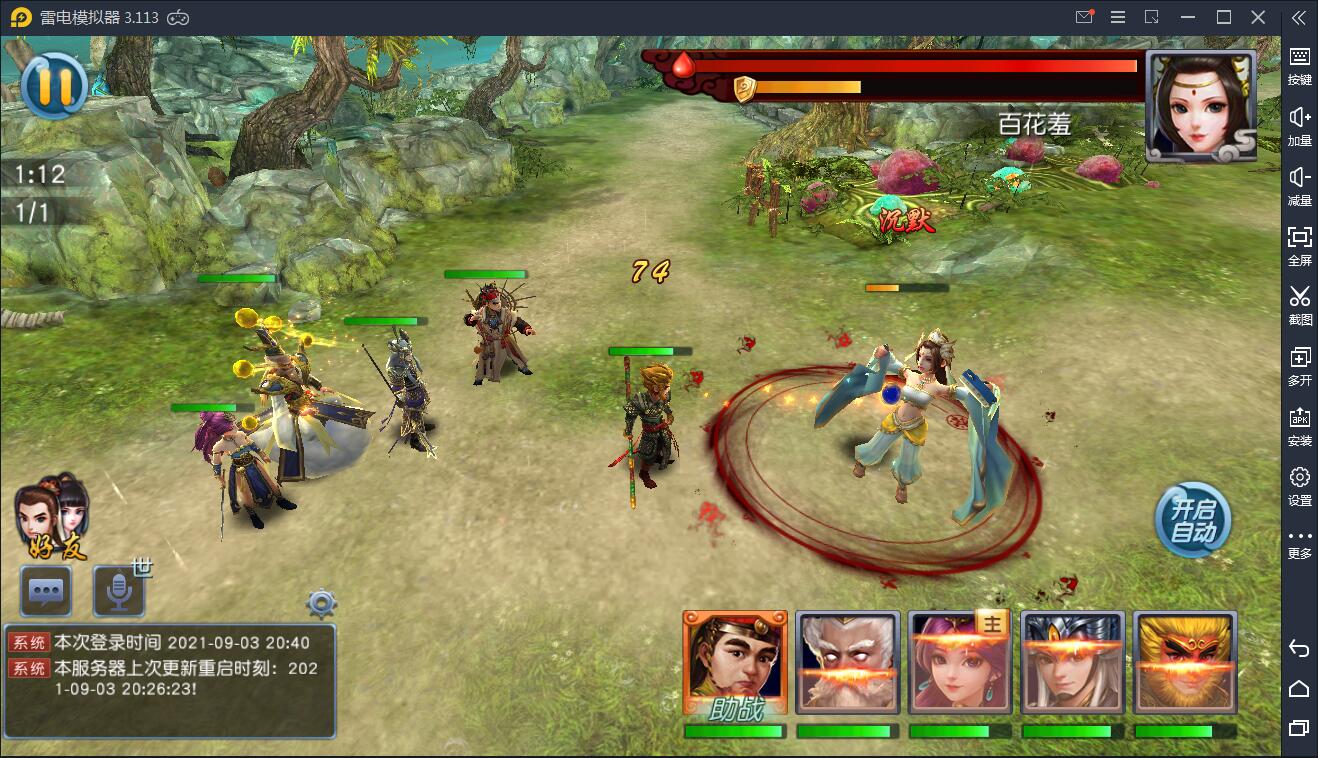The width and height of the screenshot is (1318, 758).
Task: Open the chat speech-bubble button
Action: tap(46, 591)
